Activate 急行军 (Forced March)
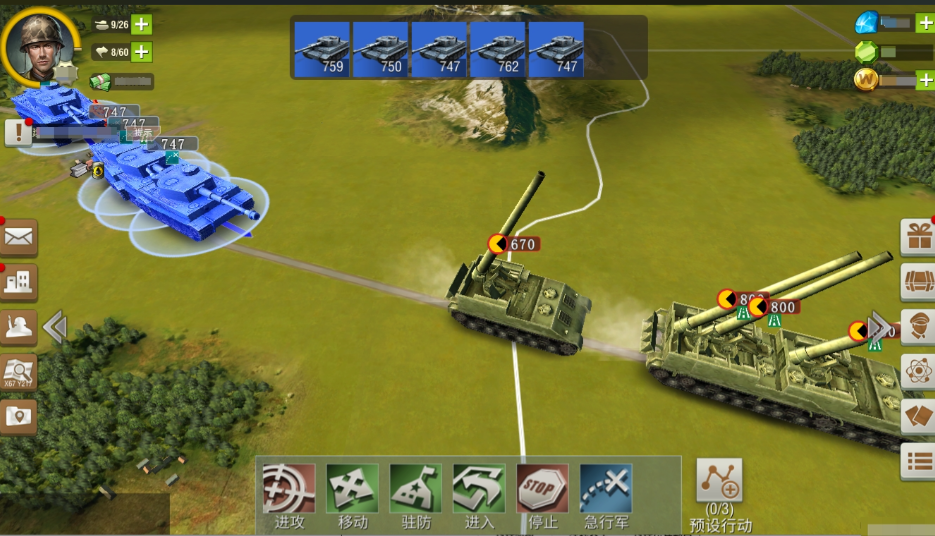 [606, 489]
